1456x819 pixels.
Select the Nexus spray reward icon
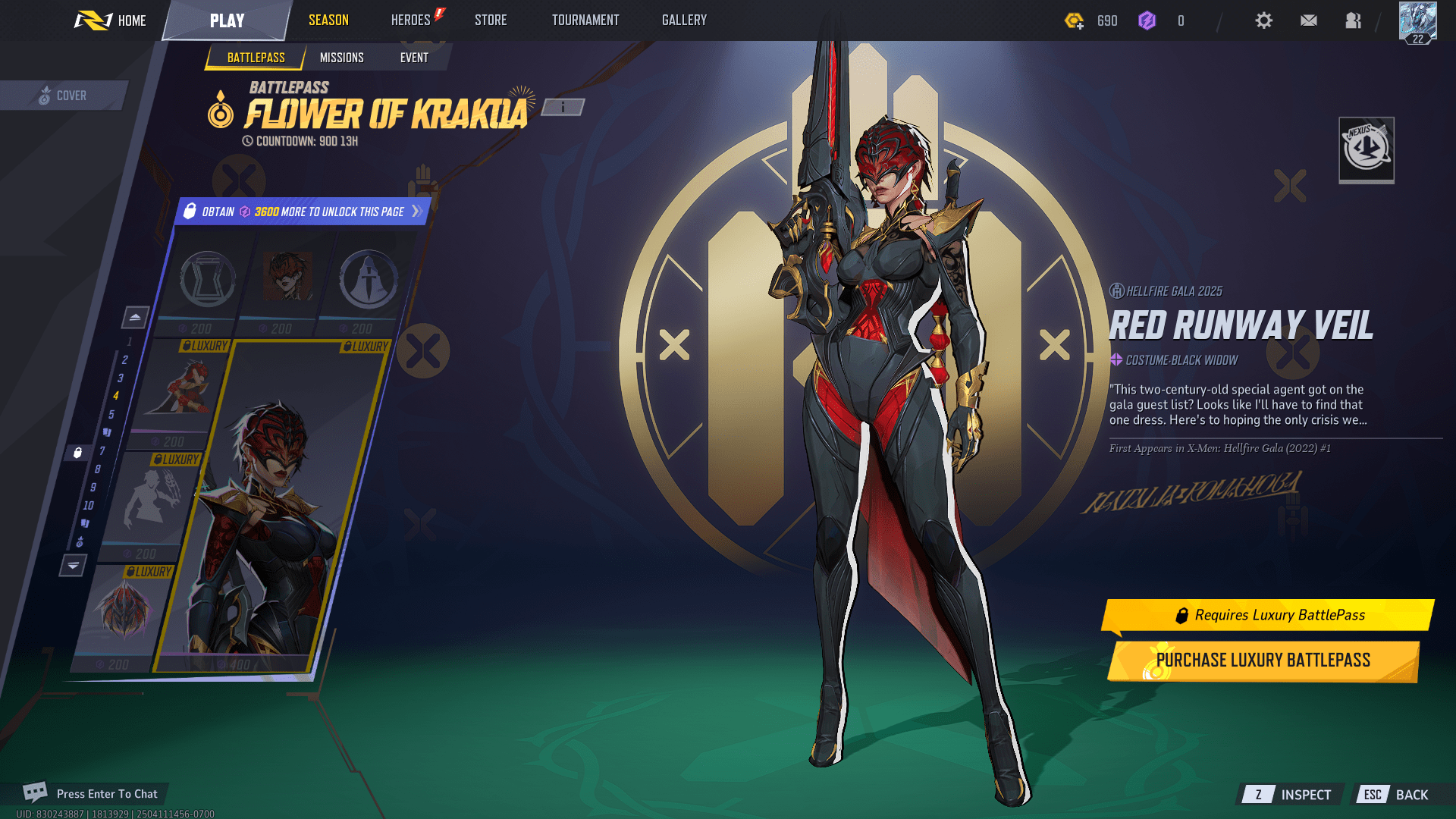tap(1367, 149)
